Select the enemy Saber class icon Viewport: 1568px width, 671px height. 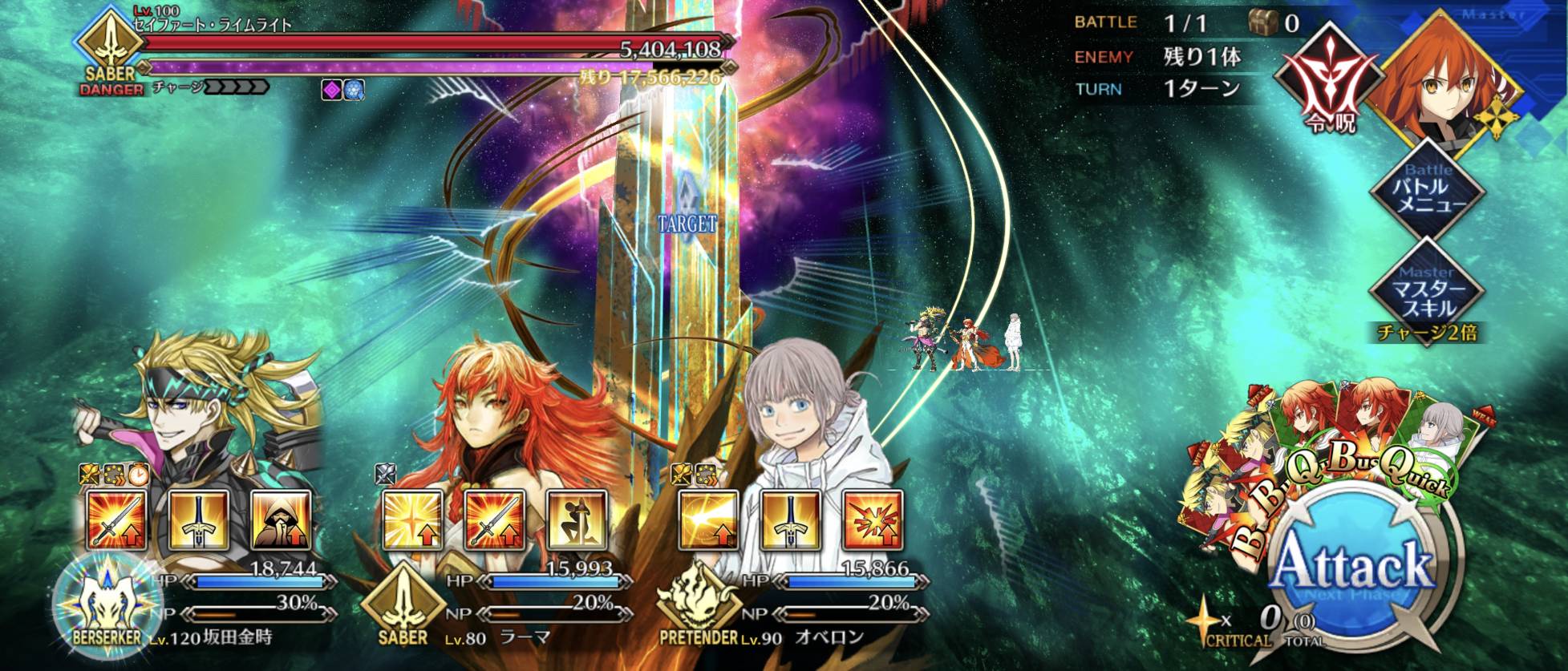(110, 46)
